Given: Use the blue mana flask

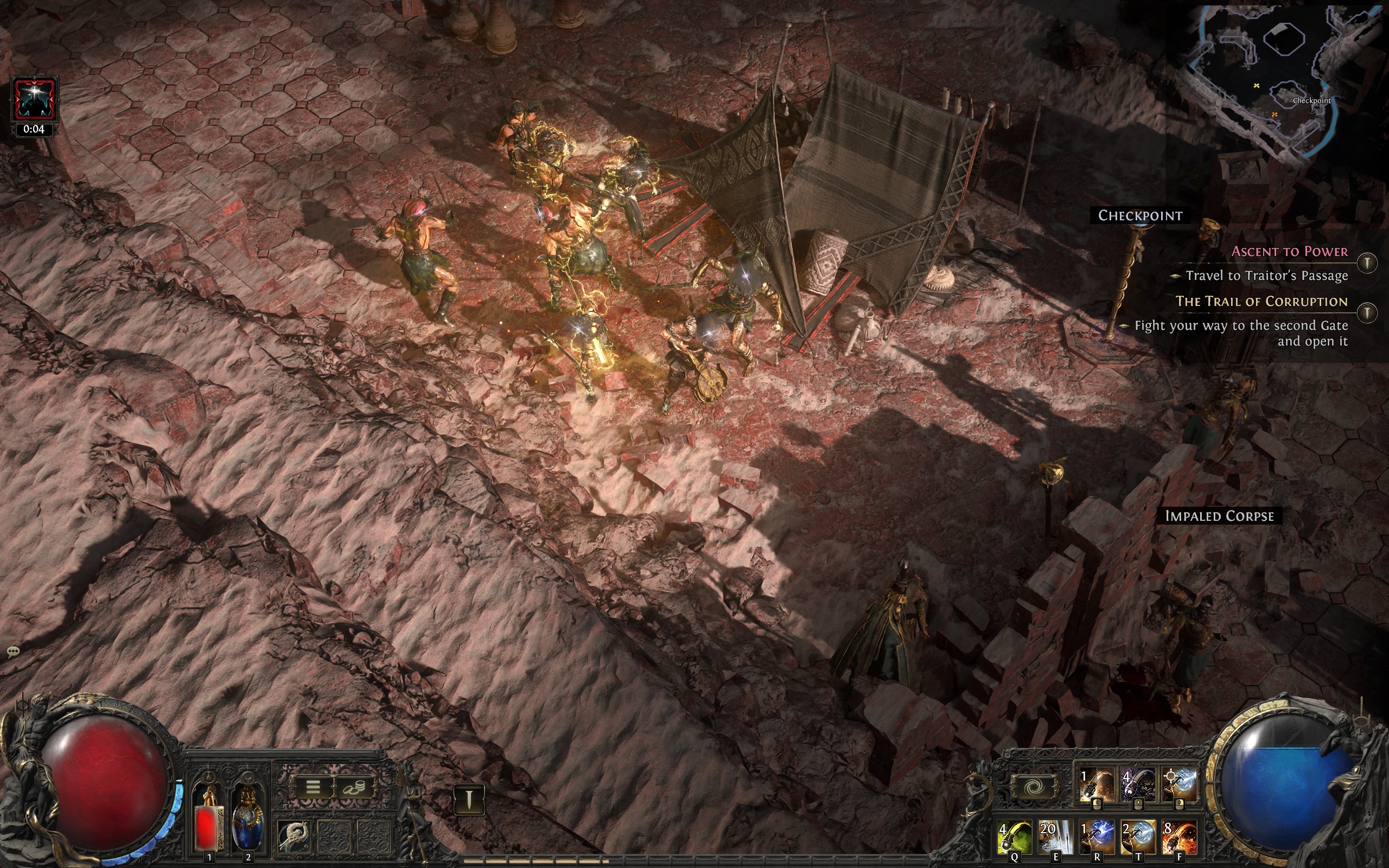Looking at the screenshot, I should [x=248, y=821].
